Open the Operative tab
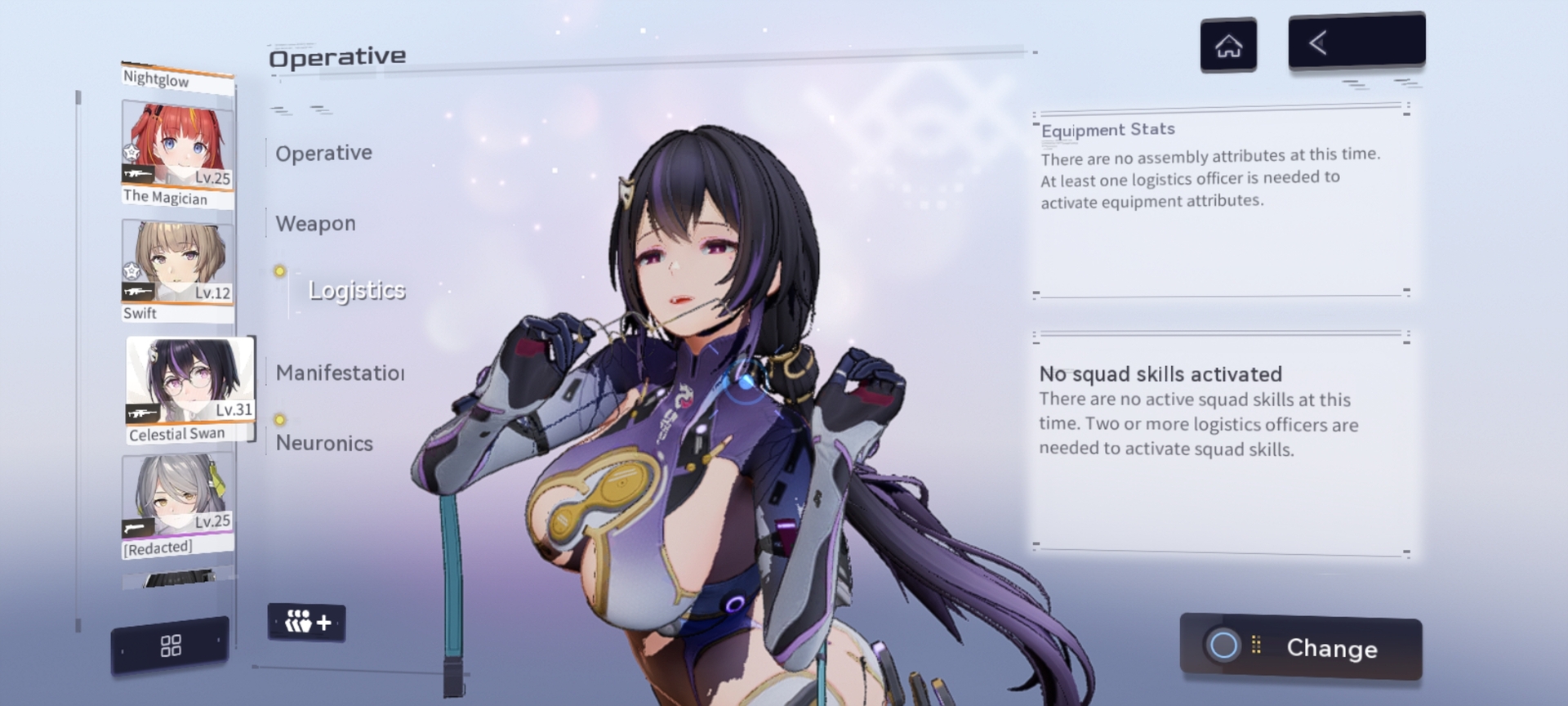 (323, 154)
